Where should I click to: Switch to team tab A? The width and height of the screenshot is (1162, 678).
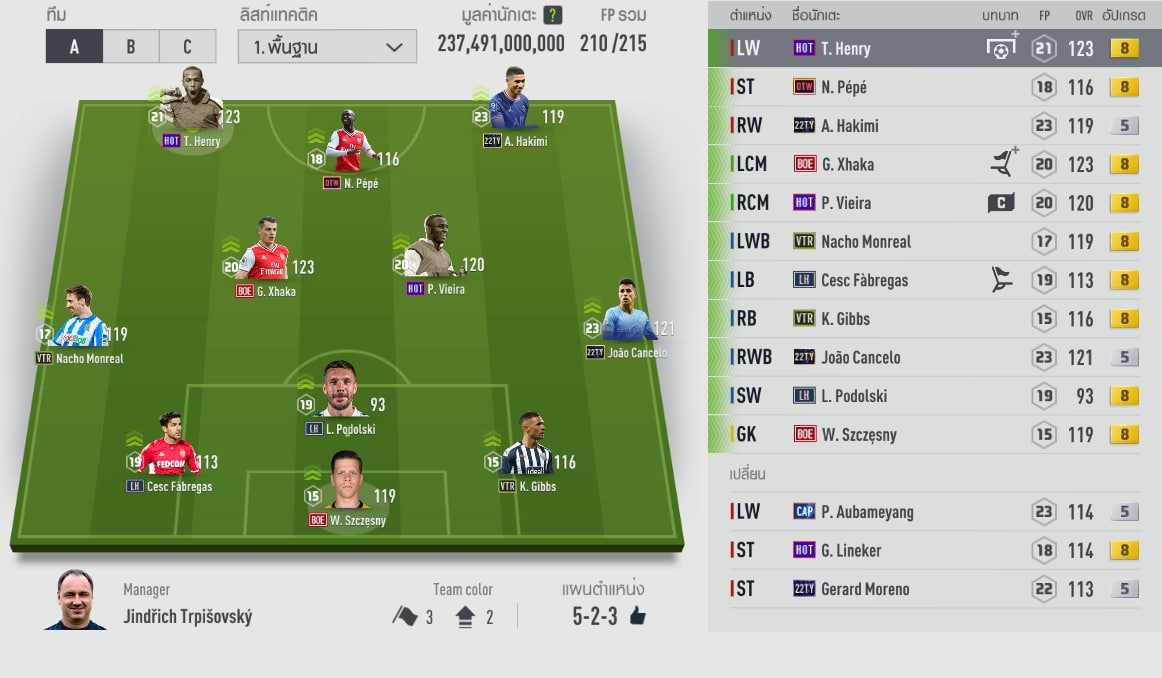tap(74, 46)
